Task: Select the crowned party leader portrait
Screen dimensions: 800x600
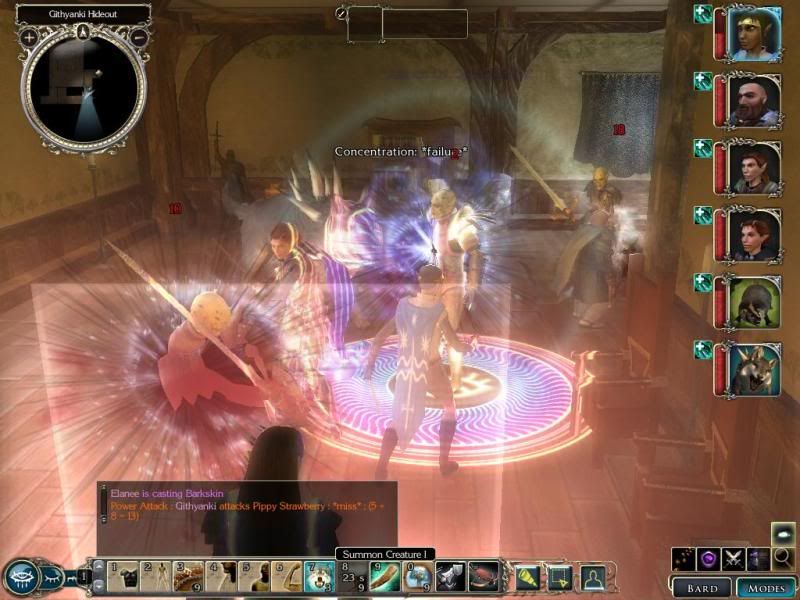Action: [x=755, y=34]
